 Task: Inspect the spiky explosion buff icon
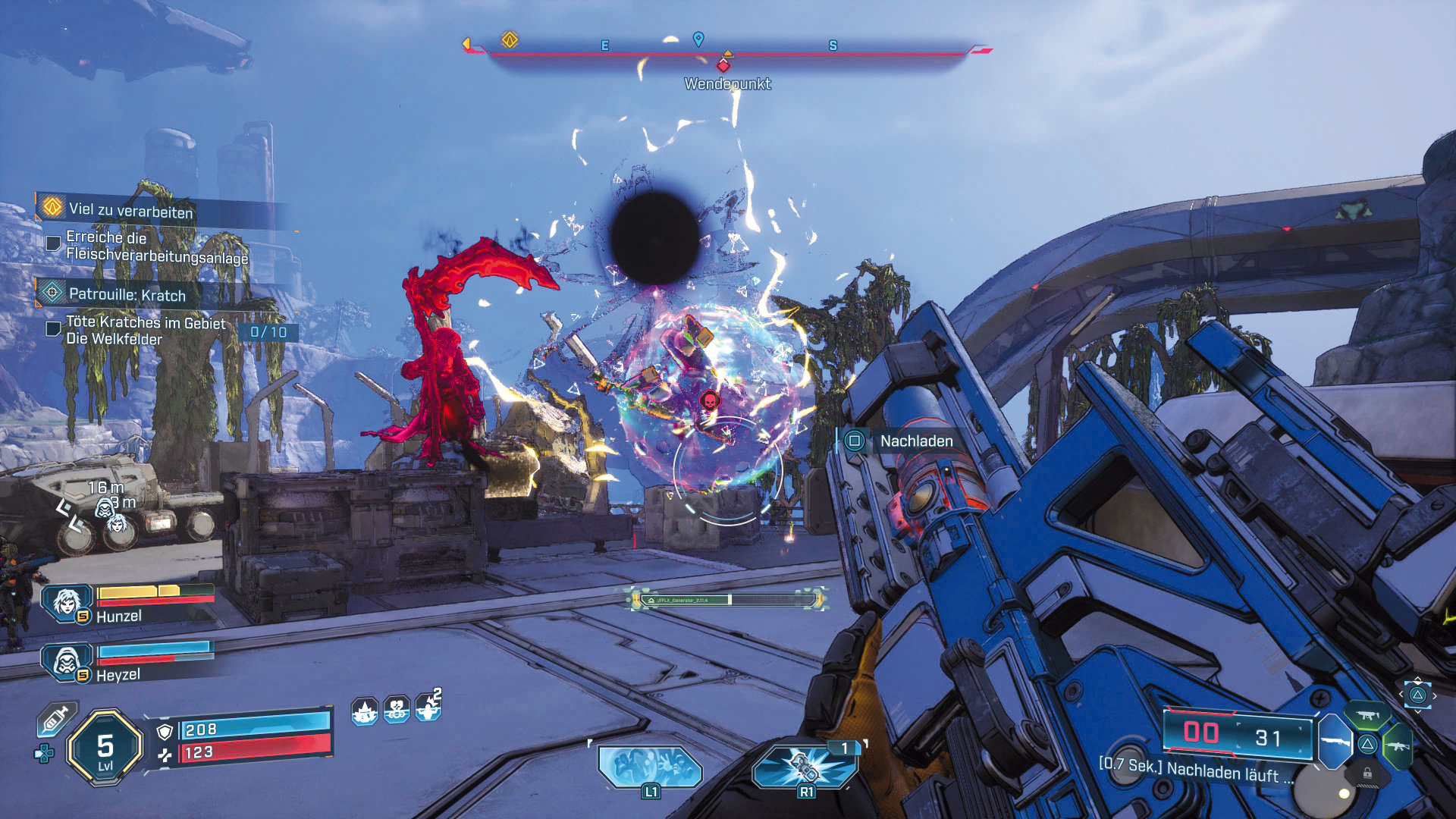coord(365,711)
